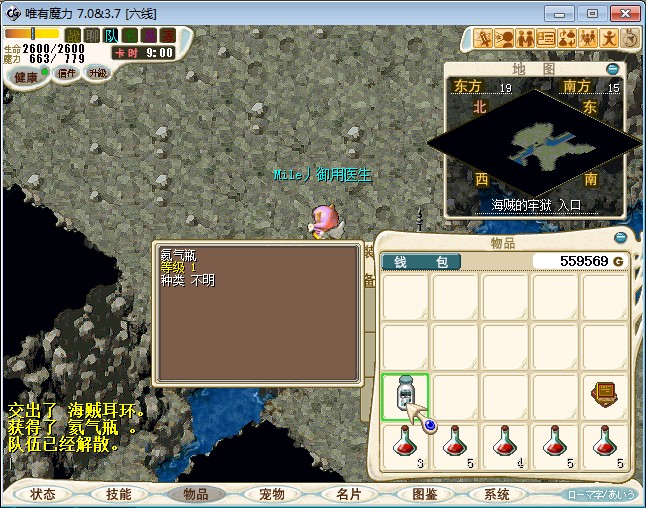Select the red potion stack of 3
This screenshot has height=508, width=646.
click(x=405, y=446)
